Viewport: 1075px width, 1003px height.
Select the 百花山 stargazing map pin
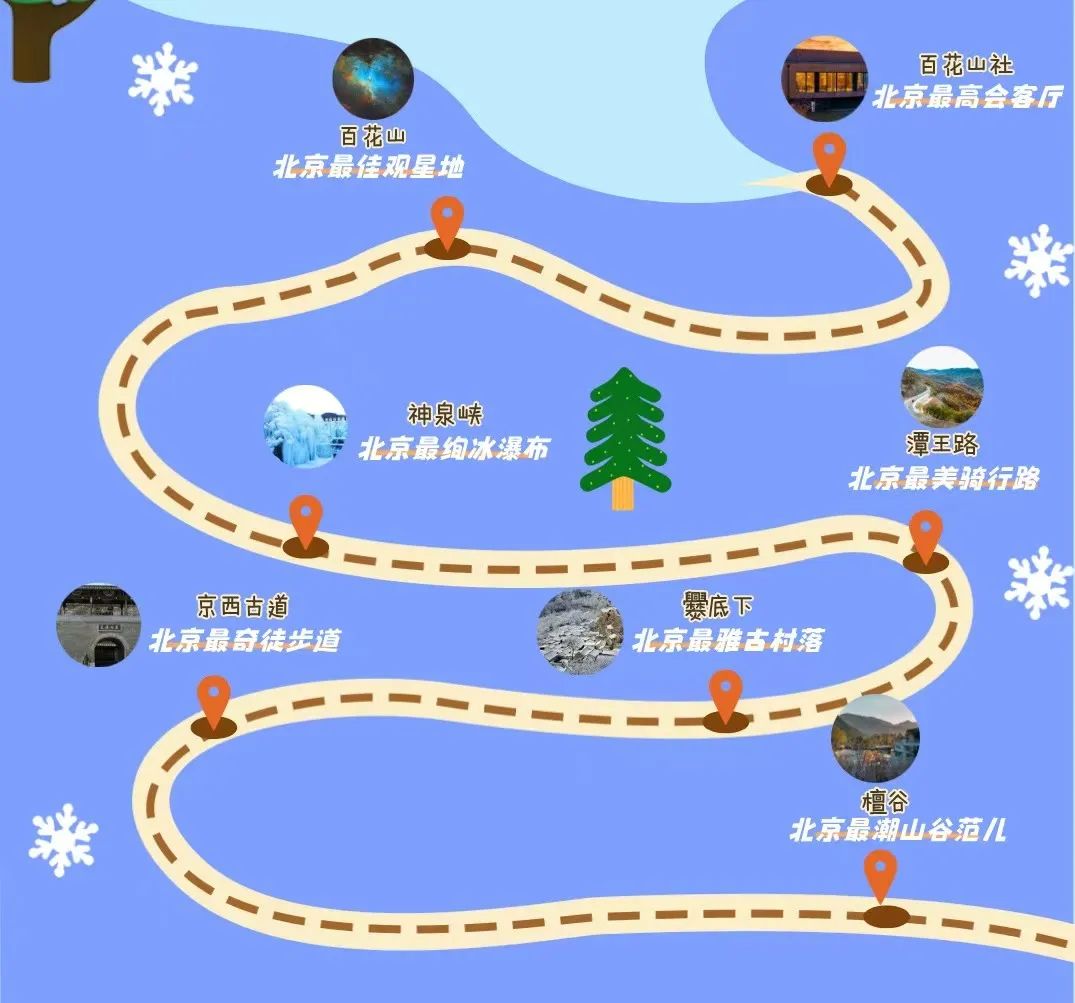(x=447, y=223)
